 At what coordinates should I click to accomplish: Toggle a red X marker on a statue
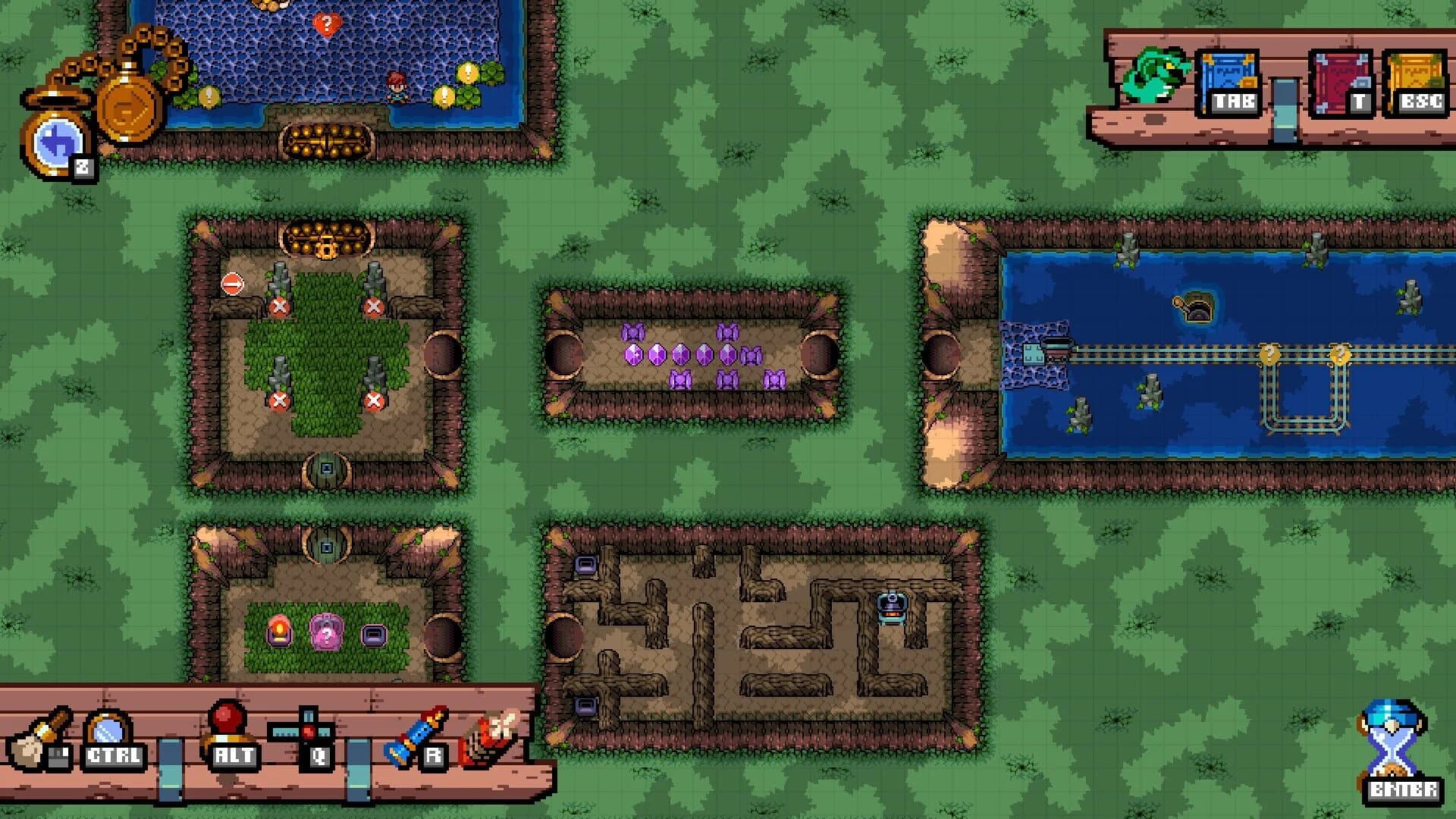[279, 308]
